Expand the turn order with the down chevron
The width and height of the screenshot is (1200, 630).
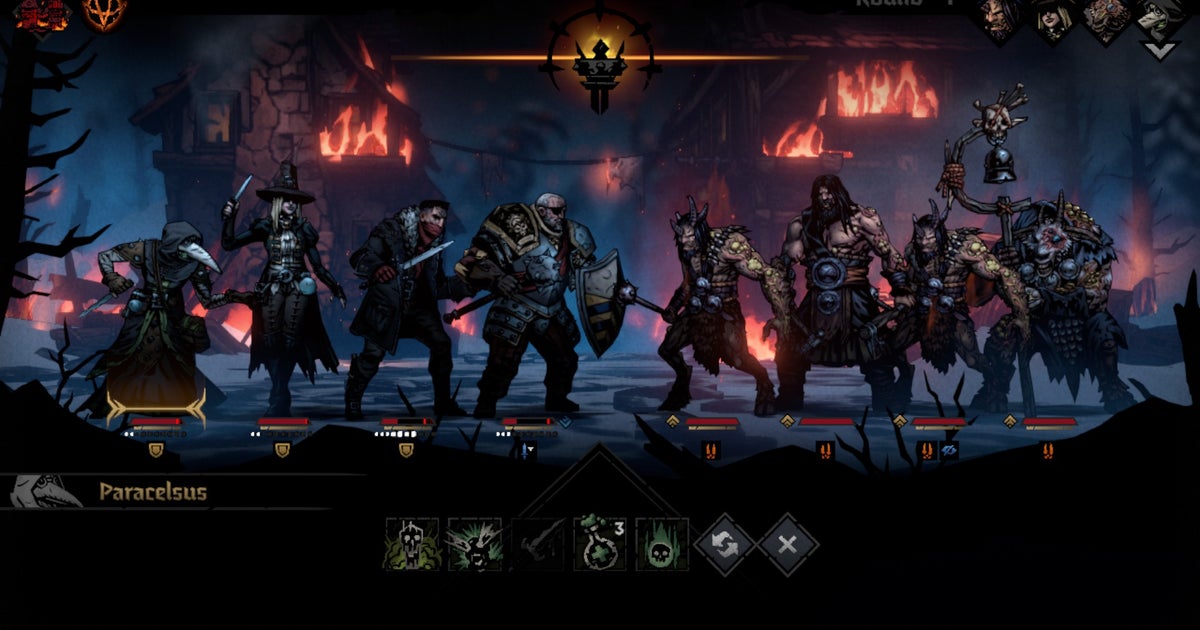[1160, 50]
